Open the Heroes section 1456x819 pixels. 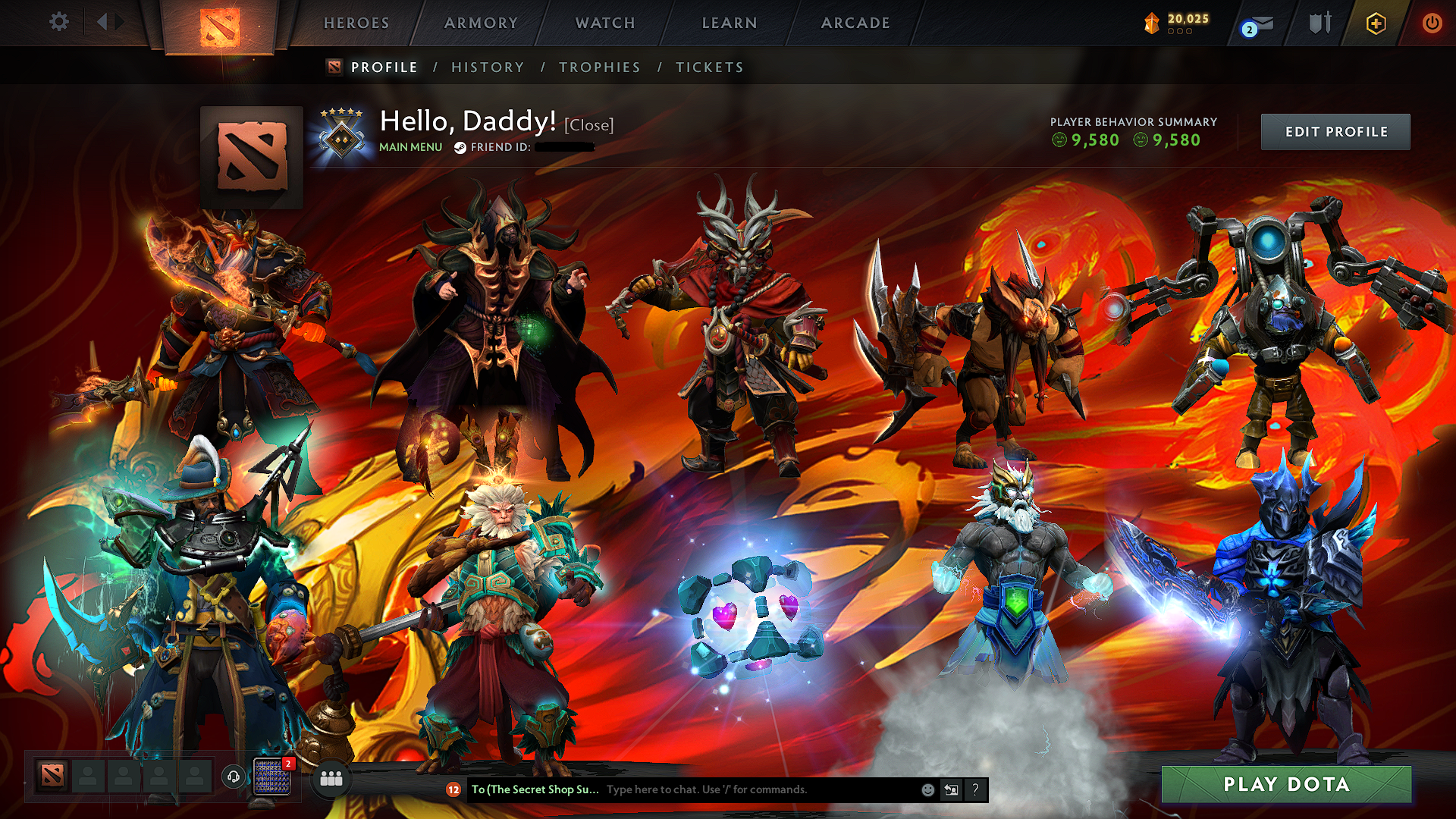[x=356, y=24]
